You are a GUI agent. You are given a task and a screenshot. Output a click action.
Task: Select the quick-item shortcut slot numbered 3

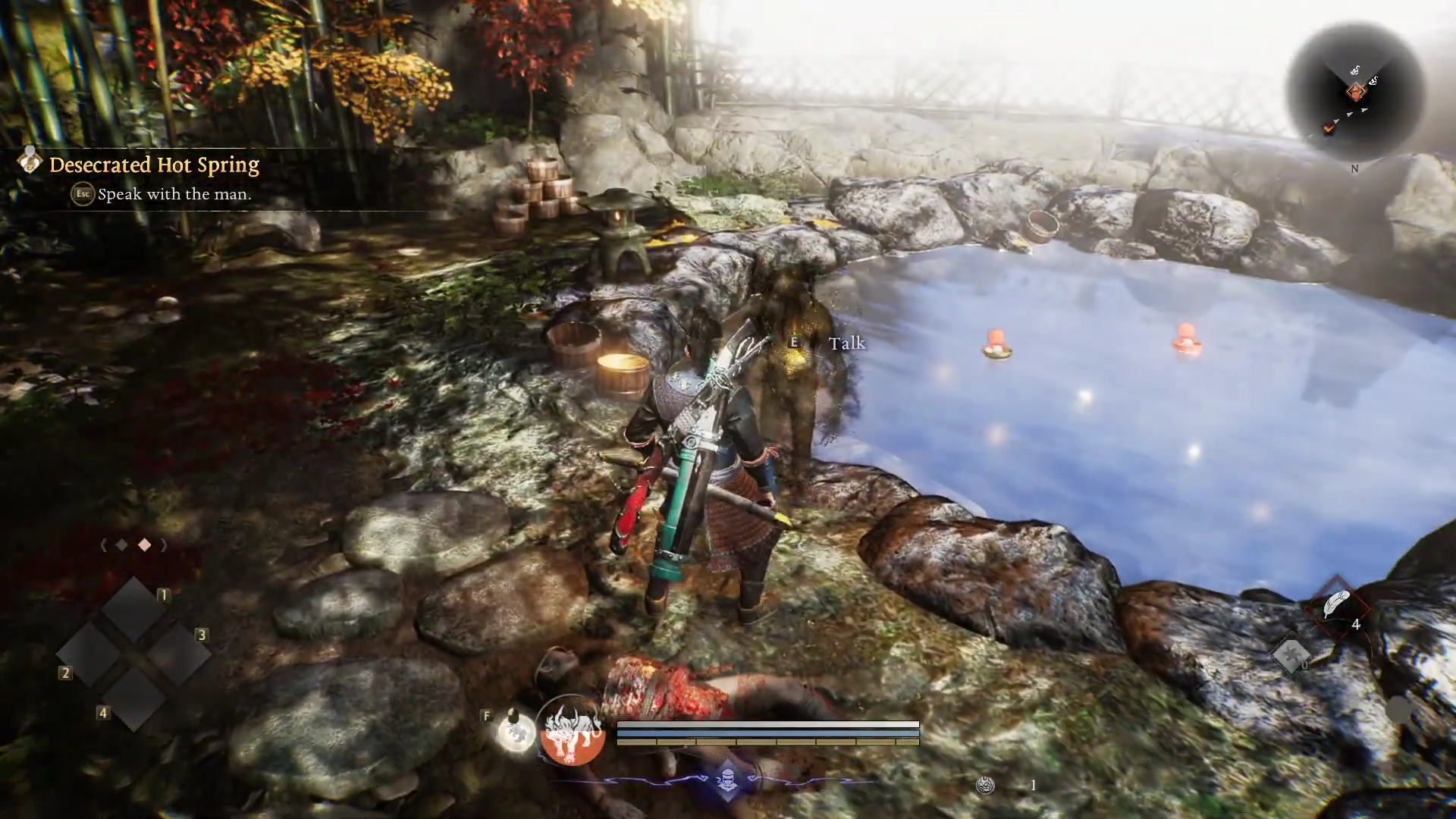click(x=178, y=653)
